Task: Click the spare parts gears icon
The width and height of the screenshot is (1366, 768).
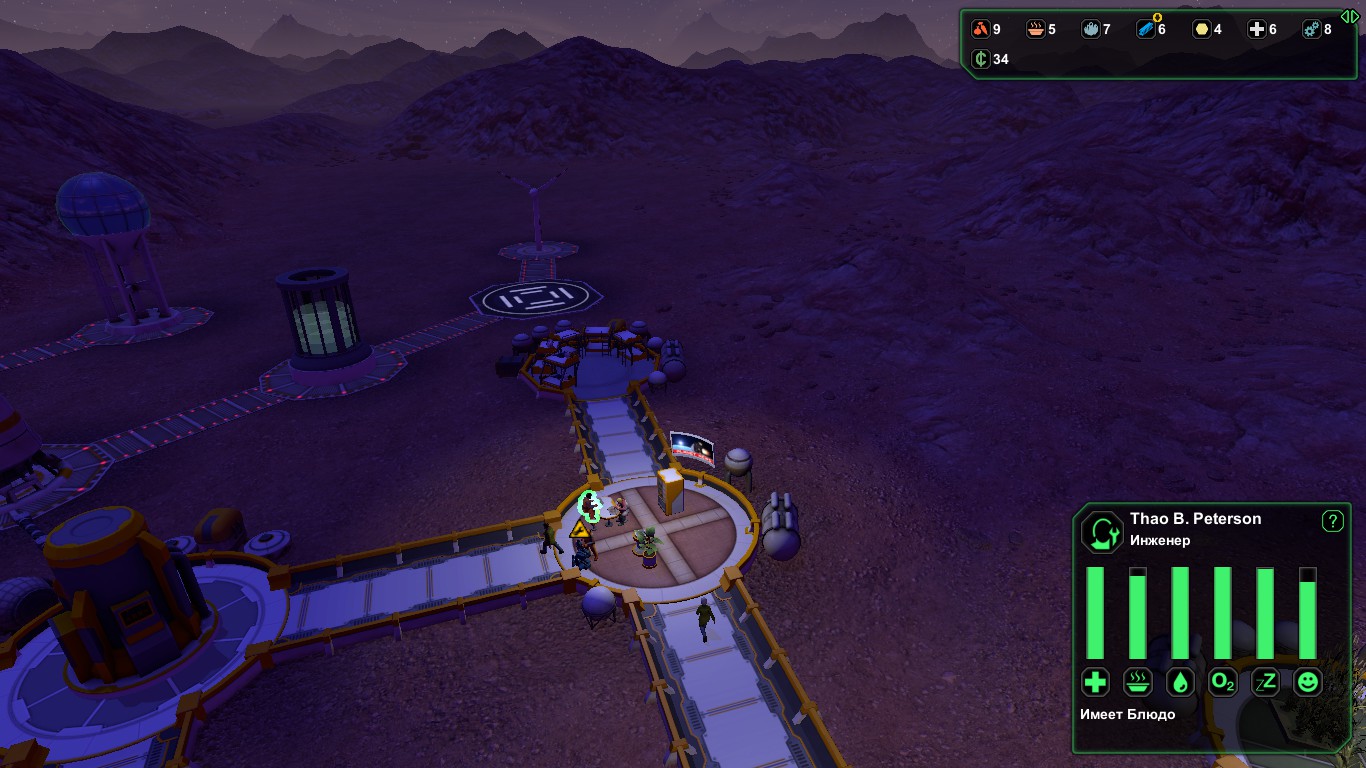Action: click(1313, 29)
